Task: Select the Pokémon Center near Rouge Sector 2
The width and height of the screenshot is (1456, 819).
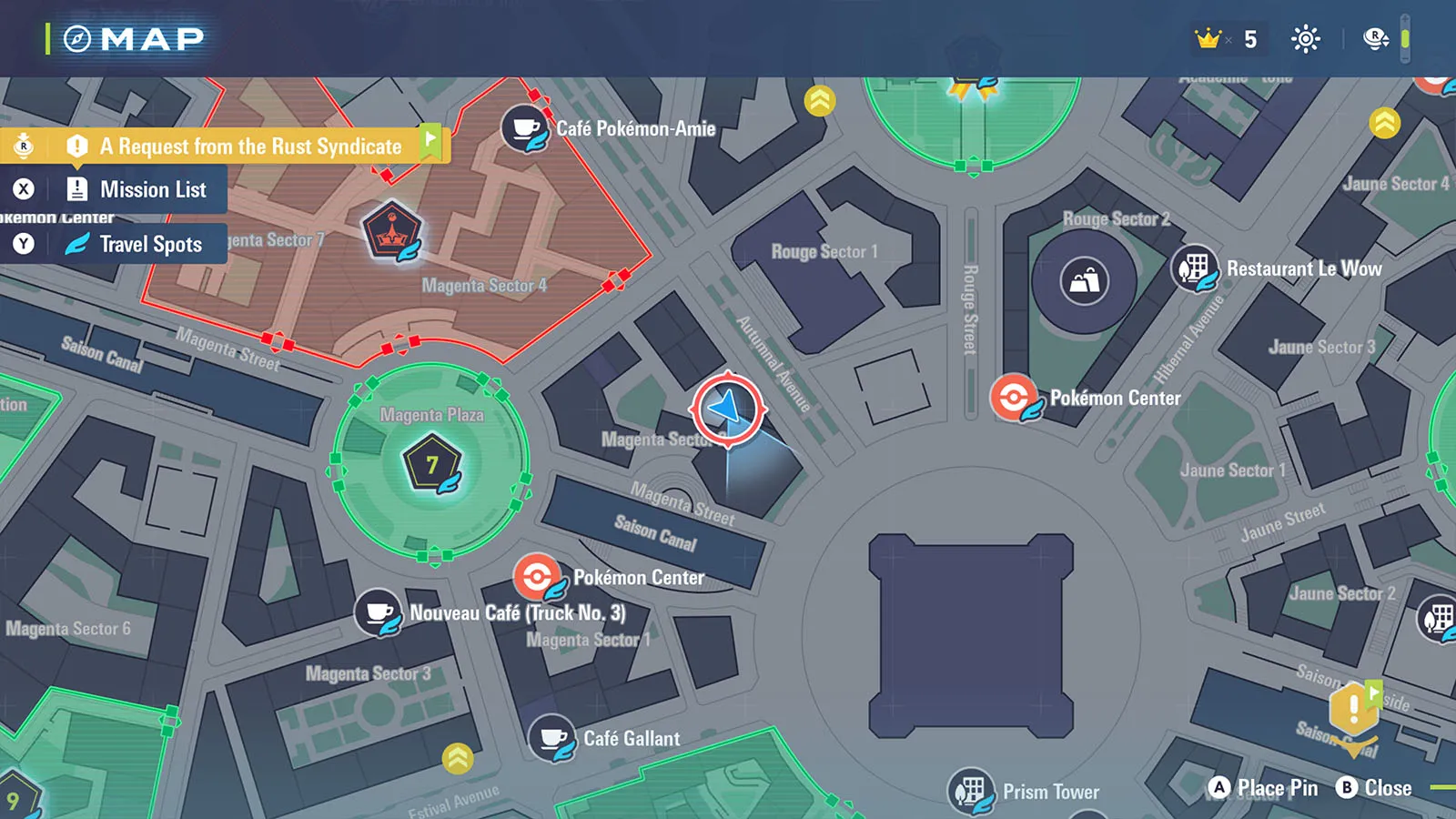Action: point(1013,398)
